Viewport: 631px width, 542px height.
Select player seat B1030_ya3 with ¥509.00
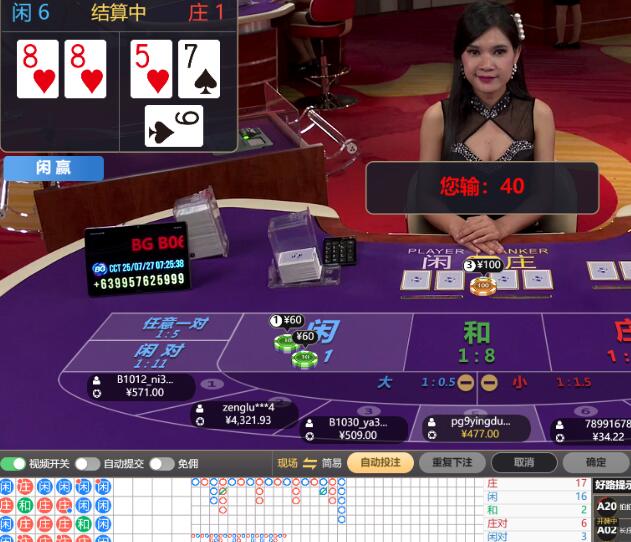355,429
